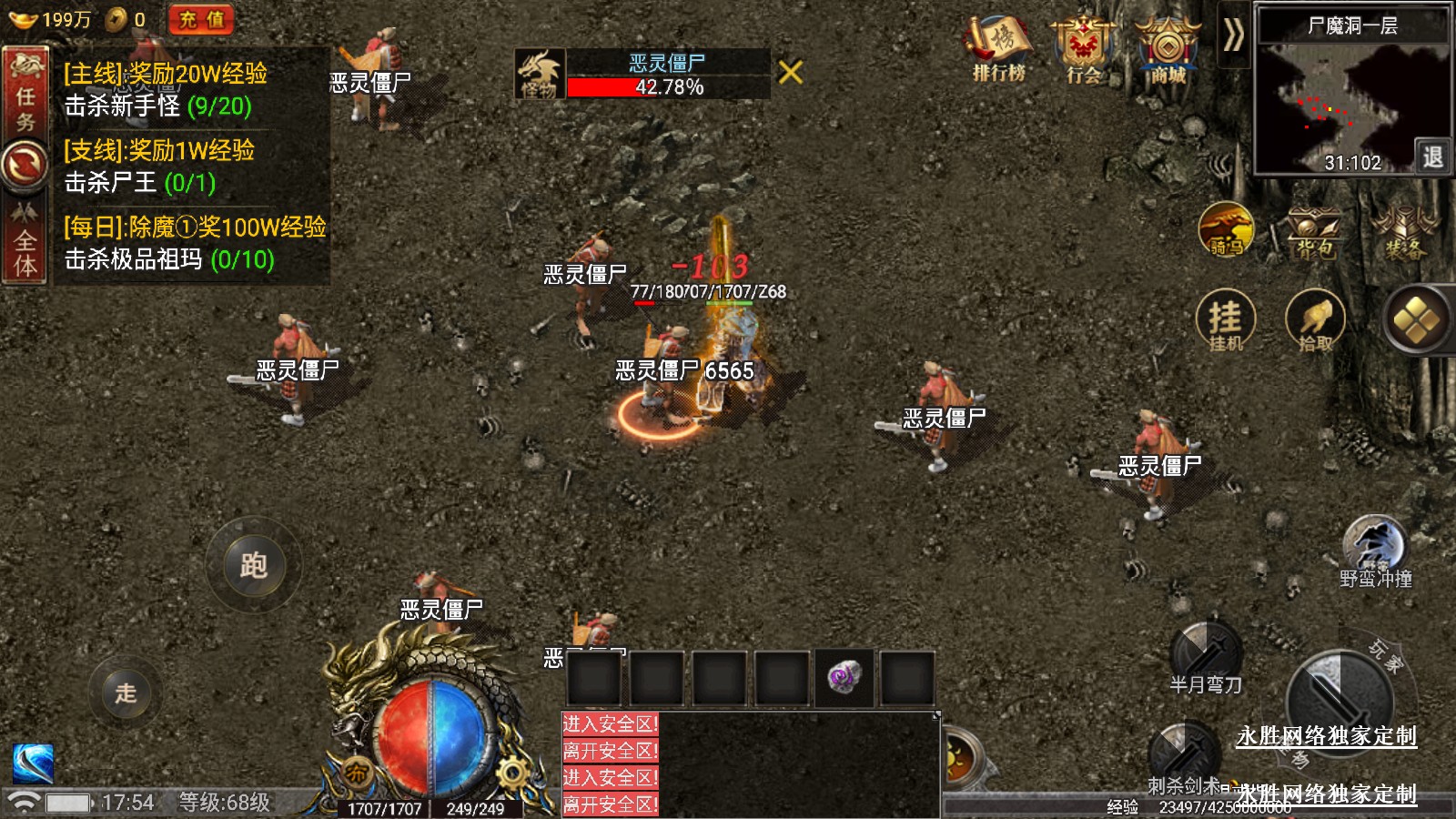
Task: Open the 行会 guild menu
Action: 1083,51
